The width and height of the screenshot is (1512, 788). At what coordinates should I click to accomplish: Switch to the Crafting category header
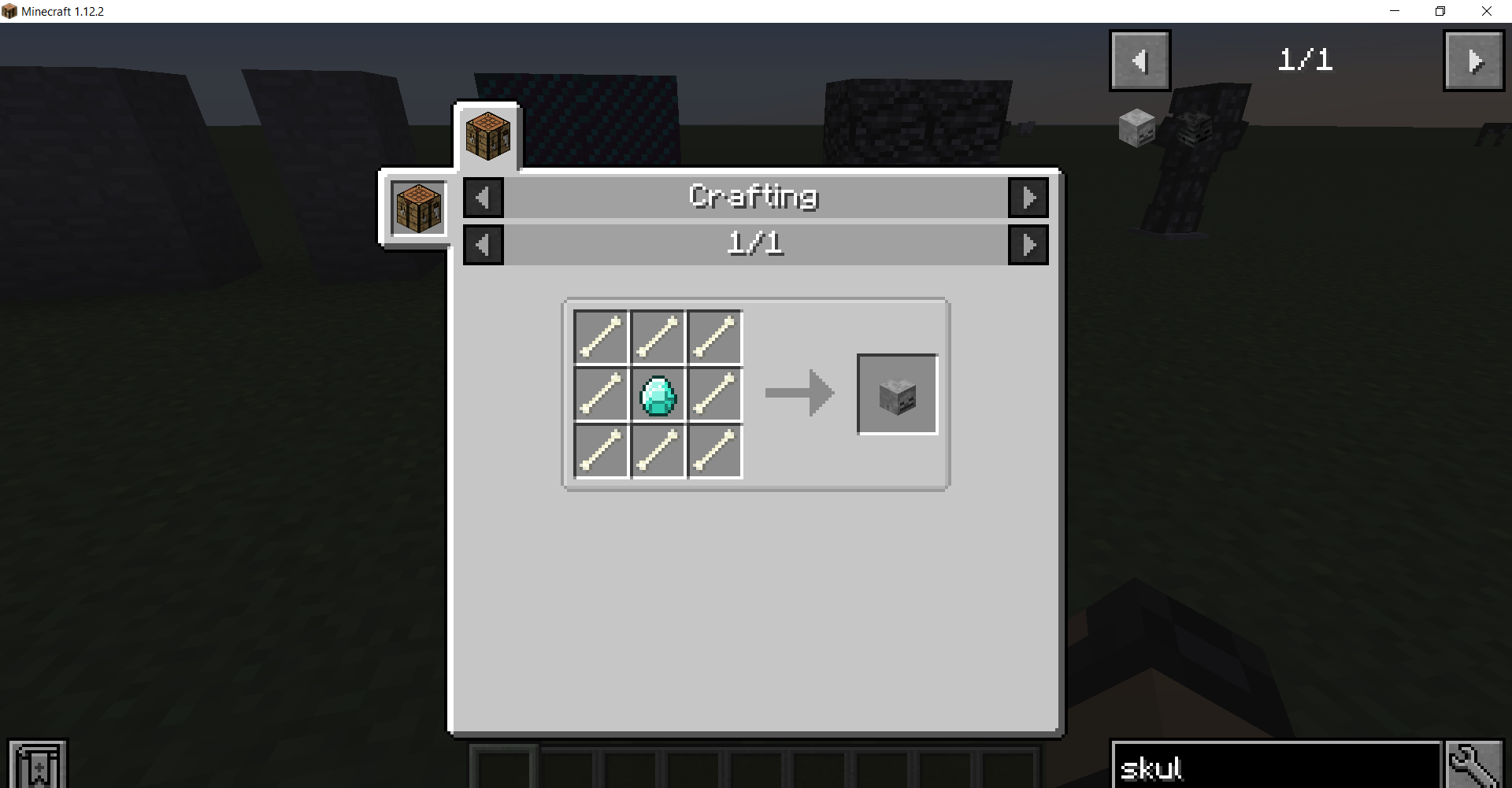coord(754,197)
